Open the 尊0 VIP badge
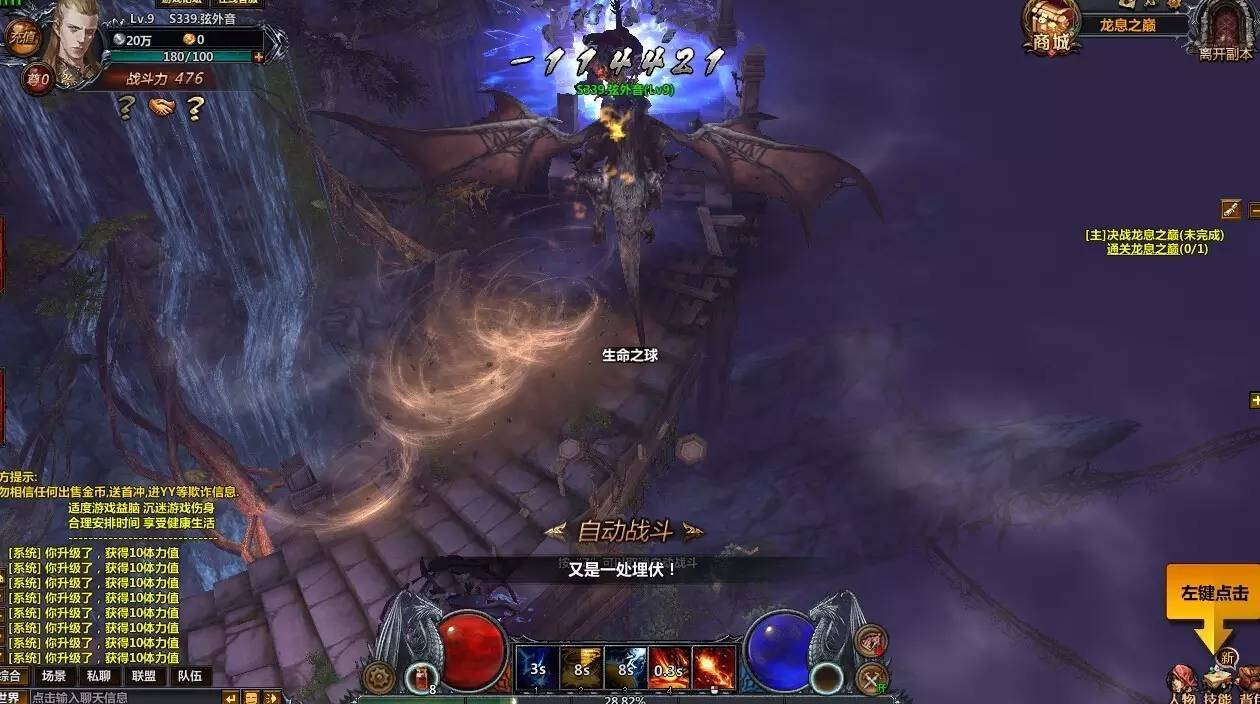The width and height of the screenshot is (1260, 704). (x=38, y=78)
